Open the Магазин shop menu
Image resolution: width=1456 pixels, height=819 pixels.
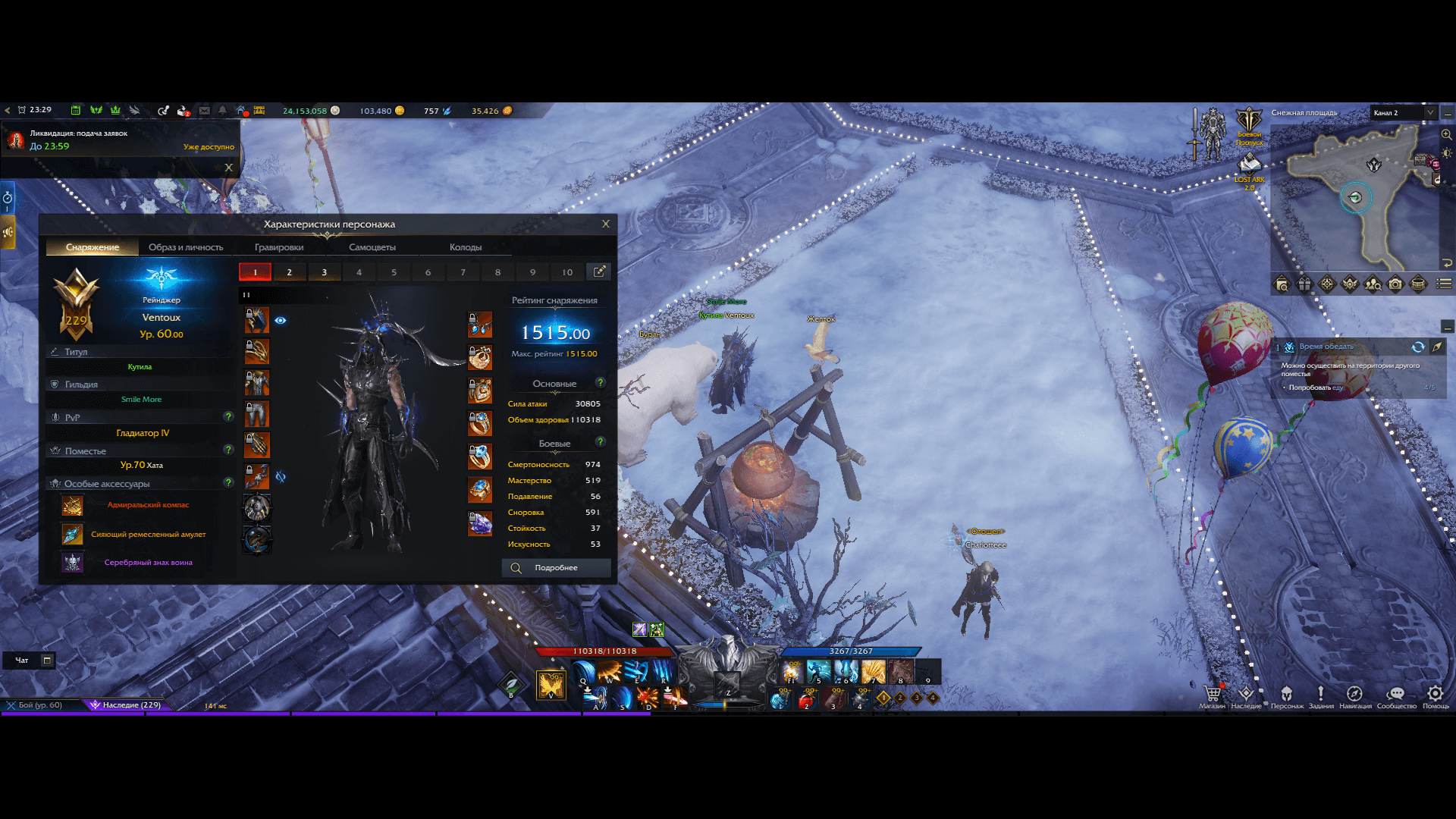pyautogui.click(x=1212, y=695)
